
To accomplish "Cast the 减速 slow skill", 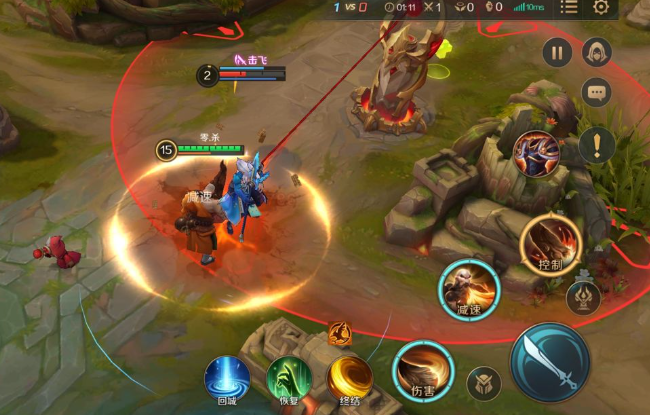I will pos(470,289).
